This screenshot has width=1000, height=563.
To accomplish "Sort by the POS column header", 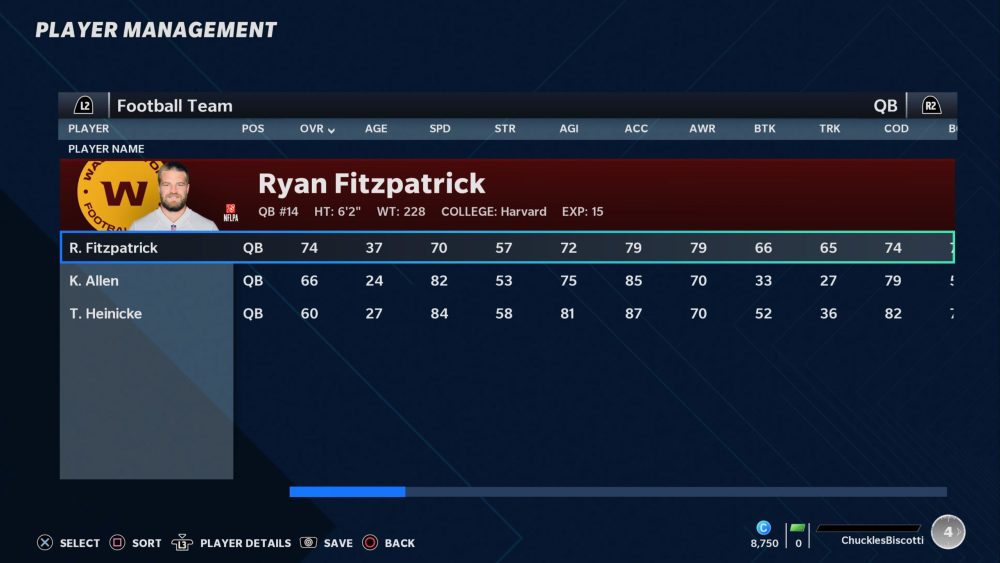I will 253,129.
